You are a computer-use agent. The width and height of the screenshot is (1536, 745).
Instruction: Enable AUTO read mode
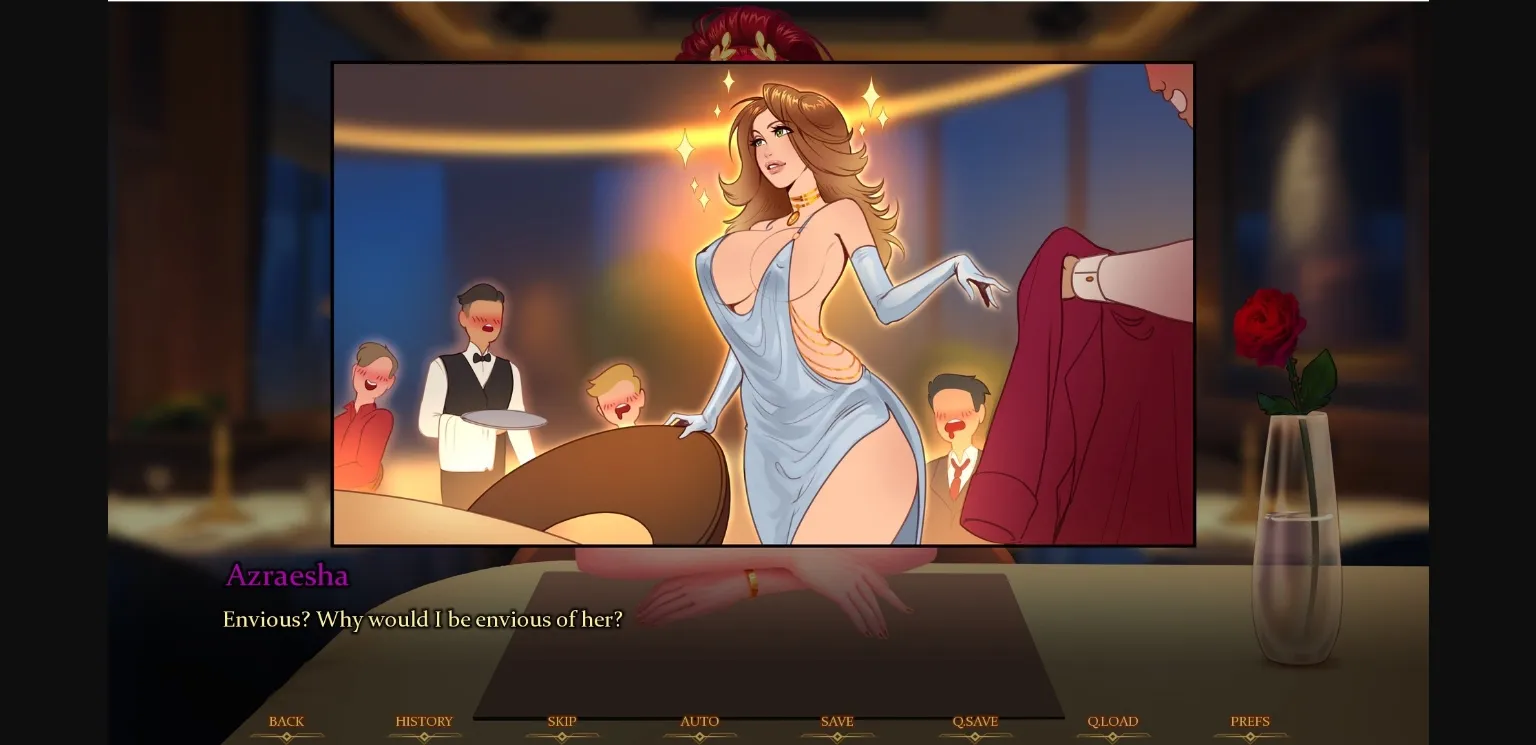click(700, 720)
